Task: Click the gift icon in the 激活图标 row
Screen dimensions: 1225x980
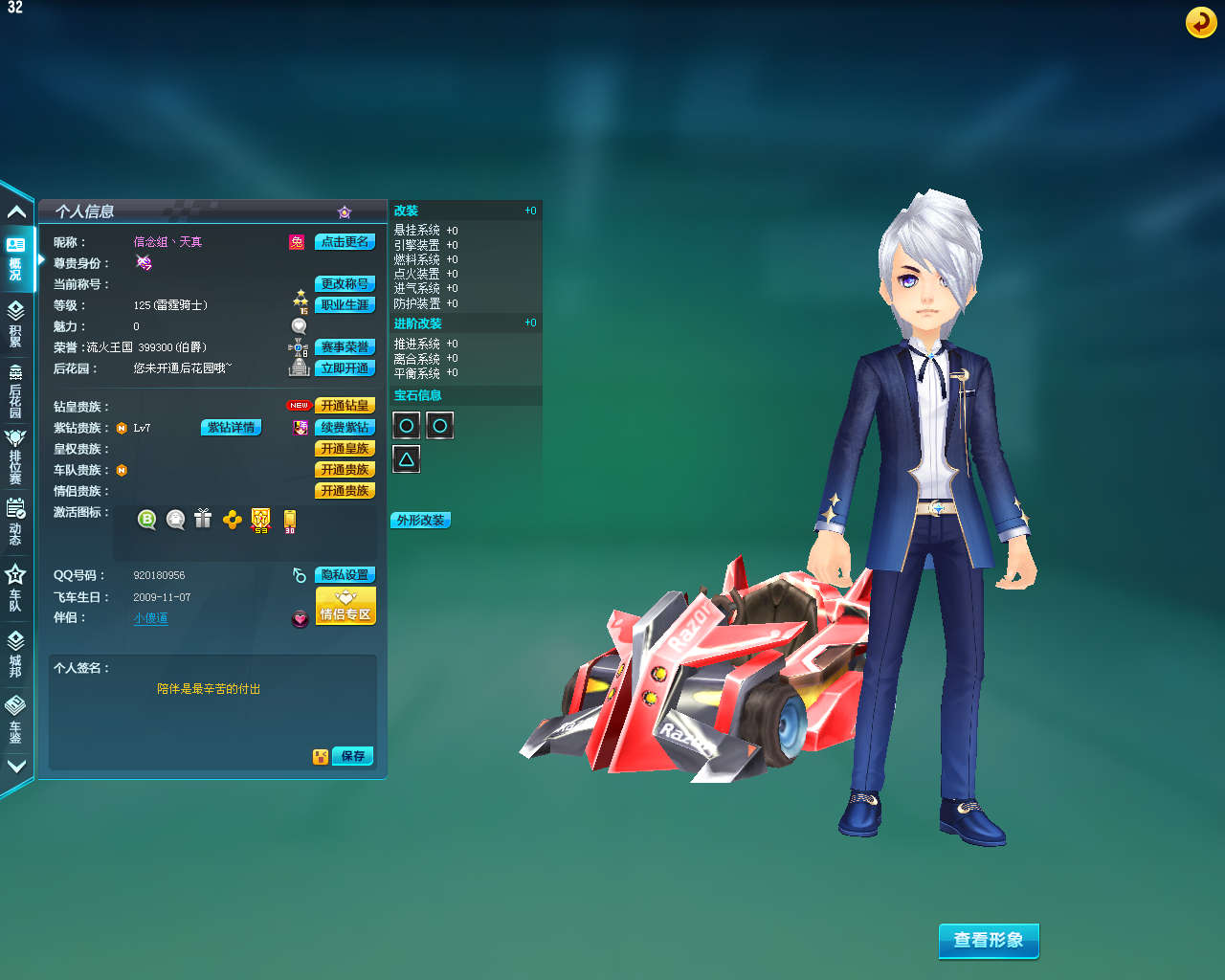Action: coord(202,519)
